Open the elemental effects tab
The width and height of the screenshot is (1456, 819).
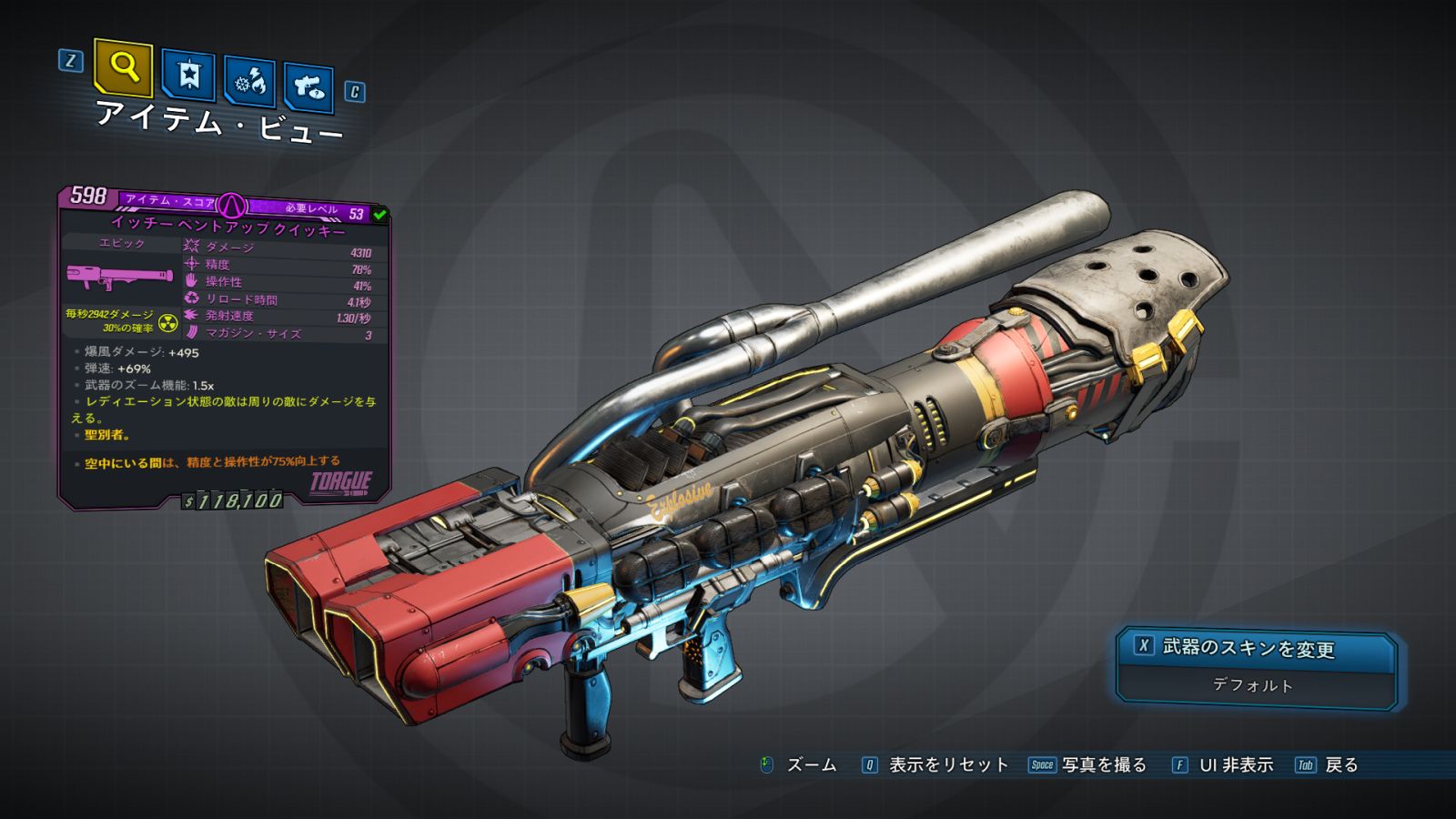click(x=249, y=82)
